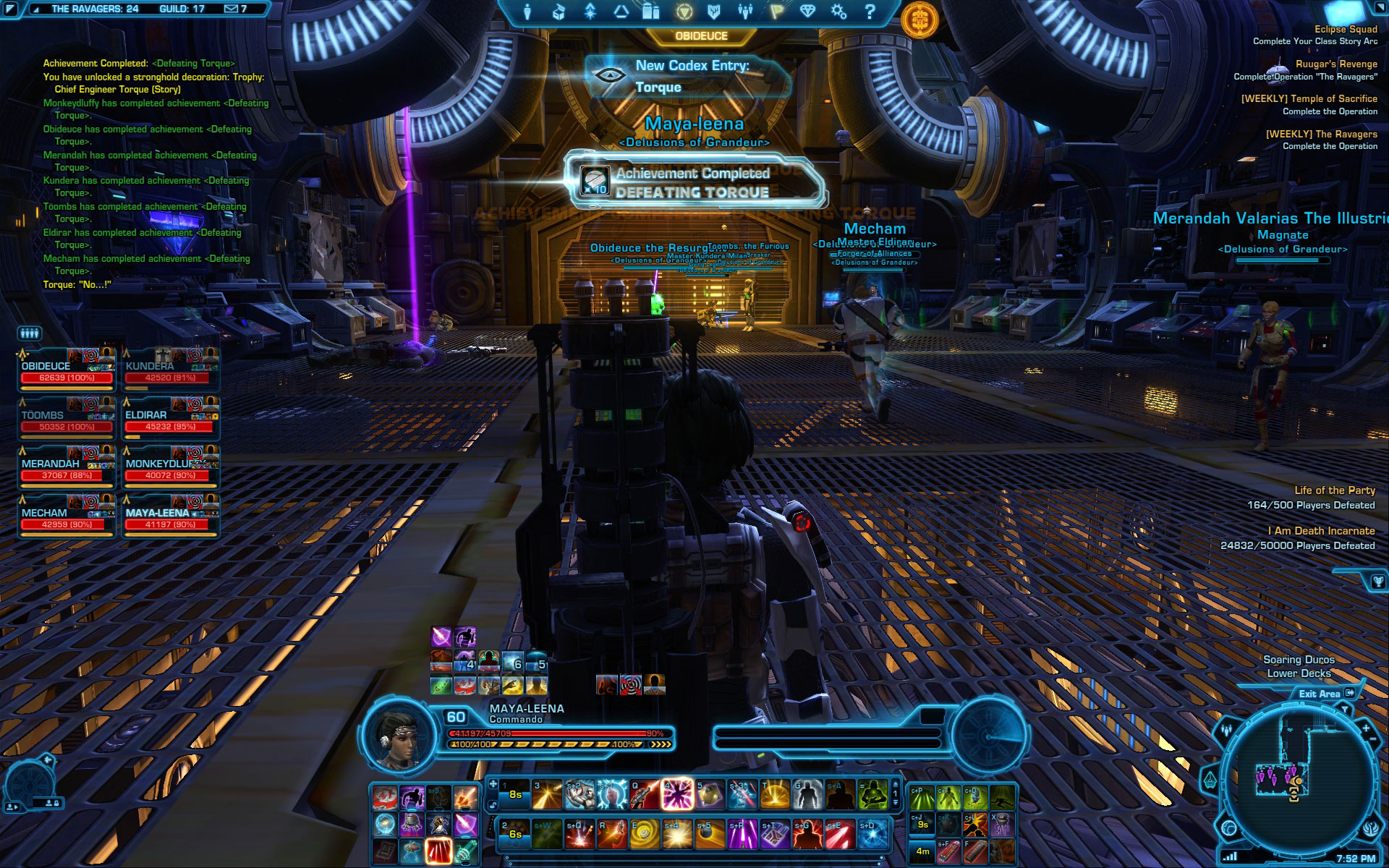
Task: Open the character sheet menu icon
Action: point(527,12)
